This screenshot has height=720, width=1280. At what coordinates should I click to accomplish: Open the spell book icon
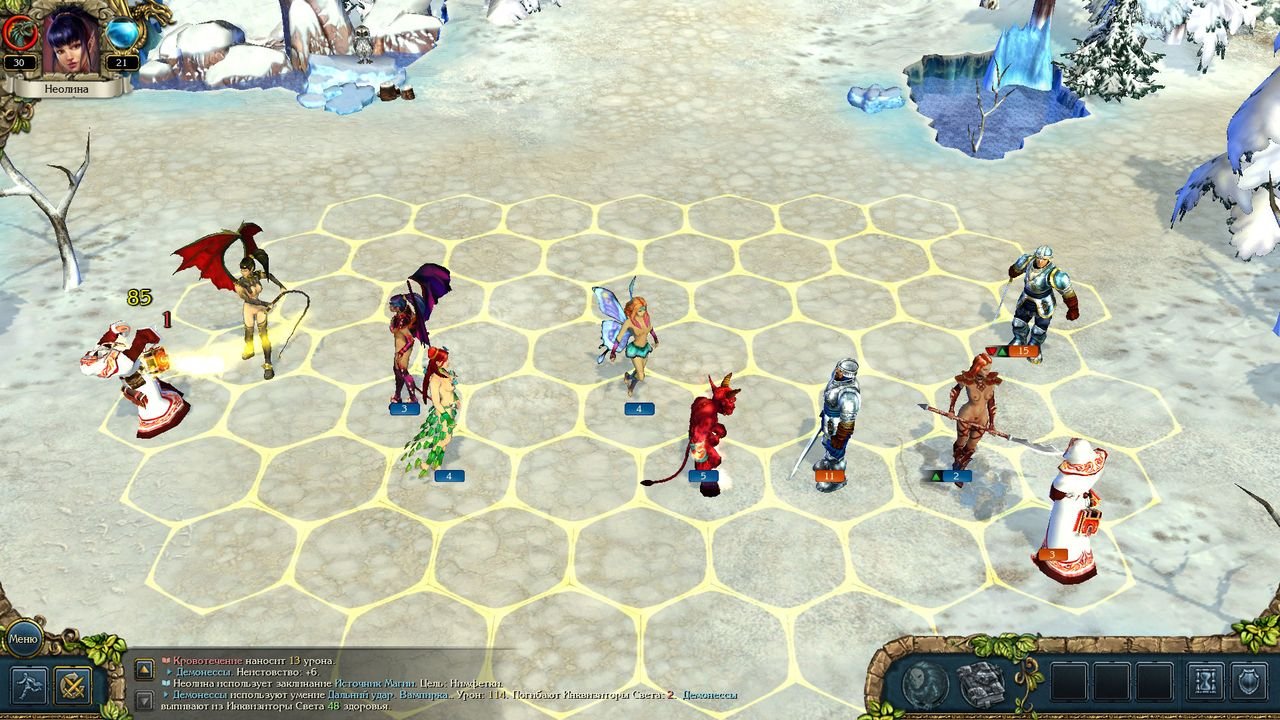tap(981, 684)
